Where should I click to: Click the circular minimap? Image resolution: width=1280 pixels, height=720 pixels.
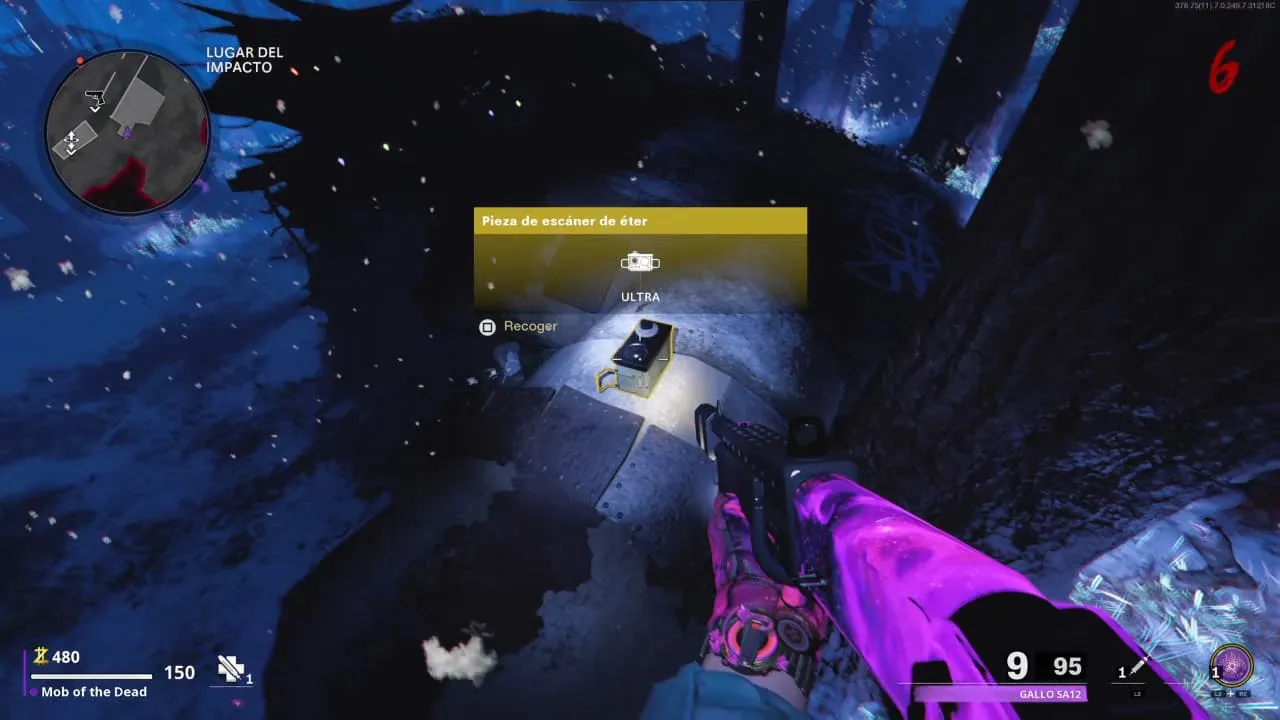(x=127, y=131)
